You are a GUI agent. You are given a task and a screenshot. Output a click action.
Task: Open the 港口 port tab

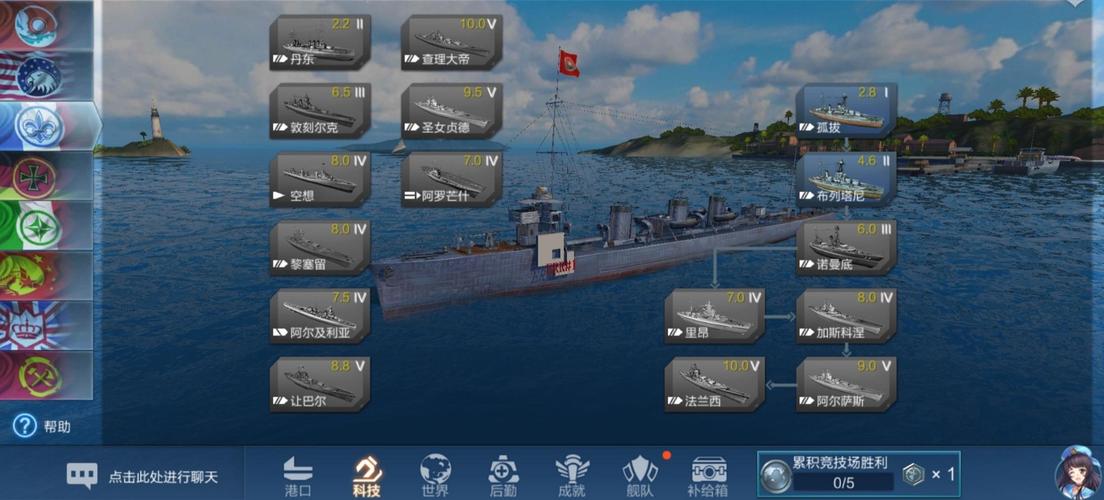[298, 475]
